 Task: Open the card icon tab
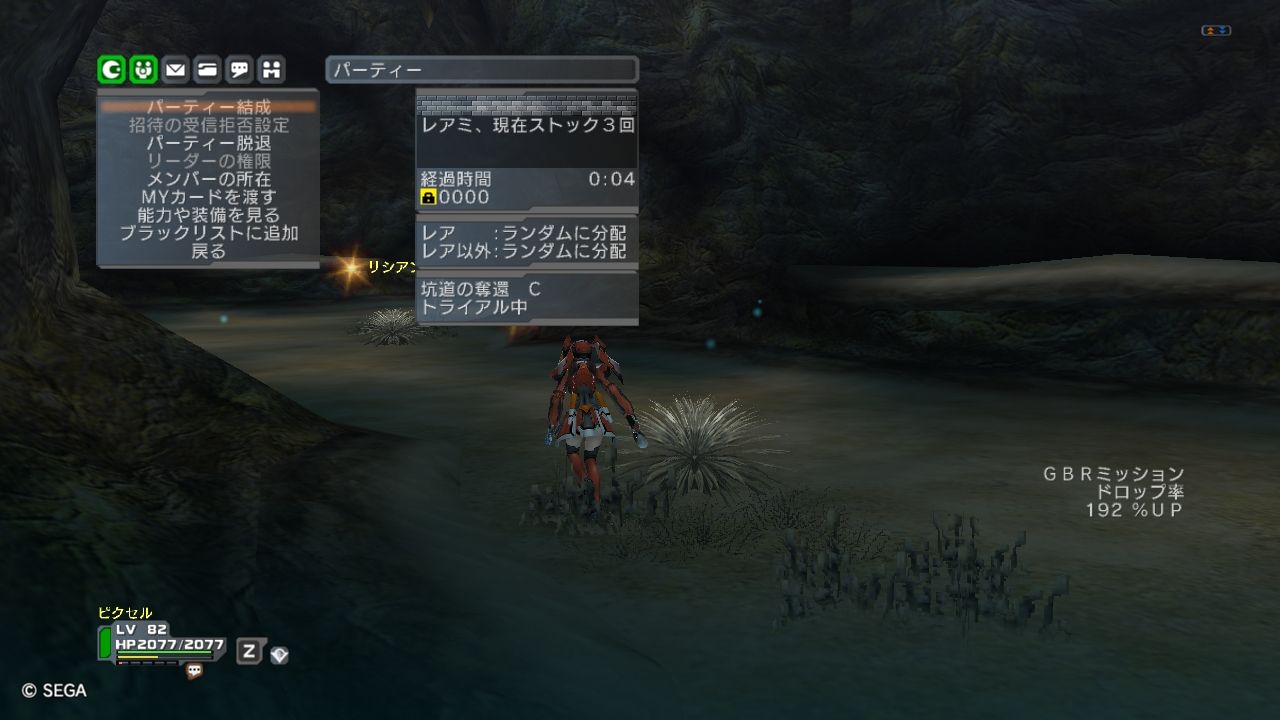[207, 69]
